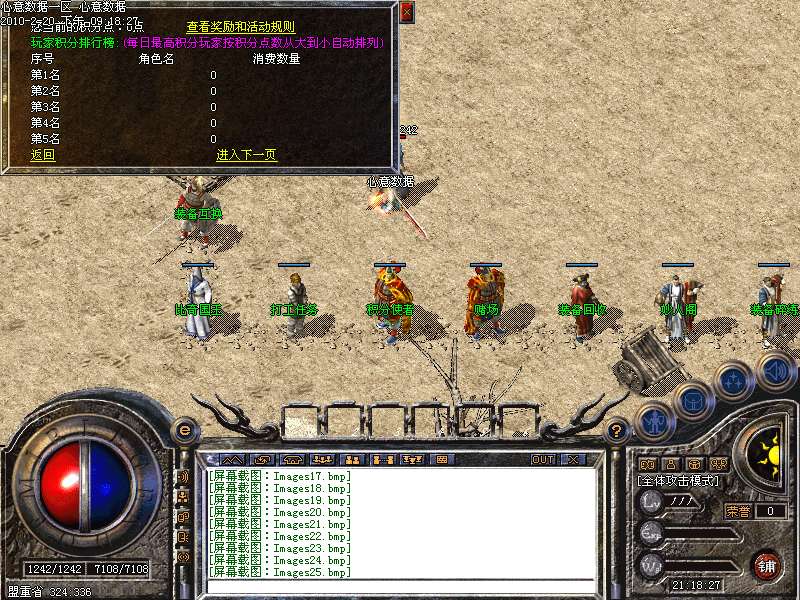Click into the chat input field
This screenshot has width=800, height=600.
tap(400, 587)
